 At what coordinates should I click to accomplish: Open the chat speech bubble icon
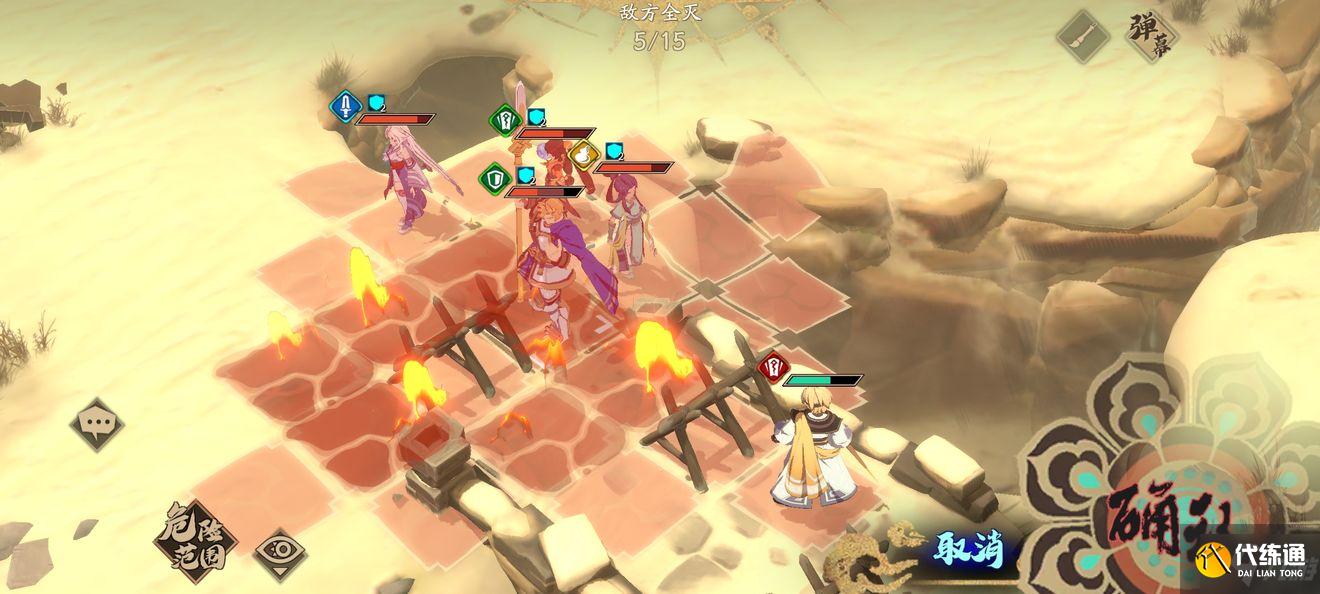tap(98, 424)
